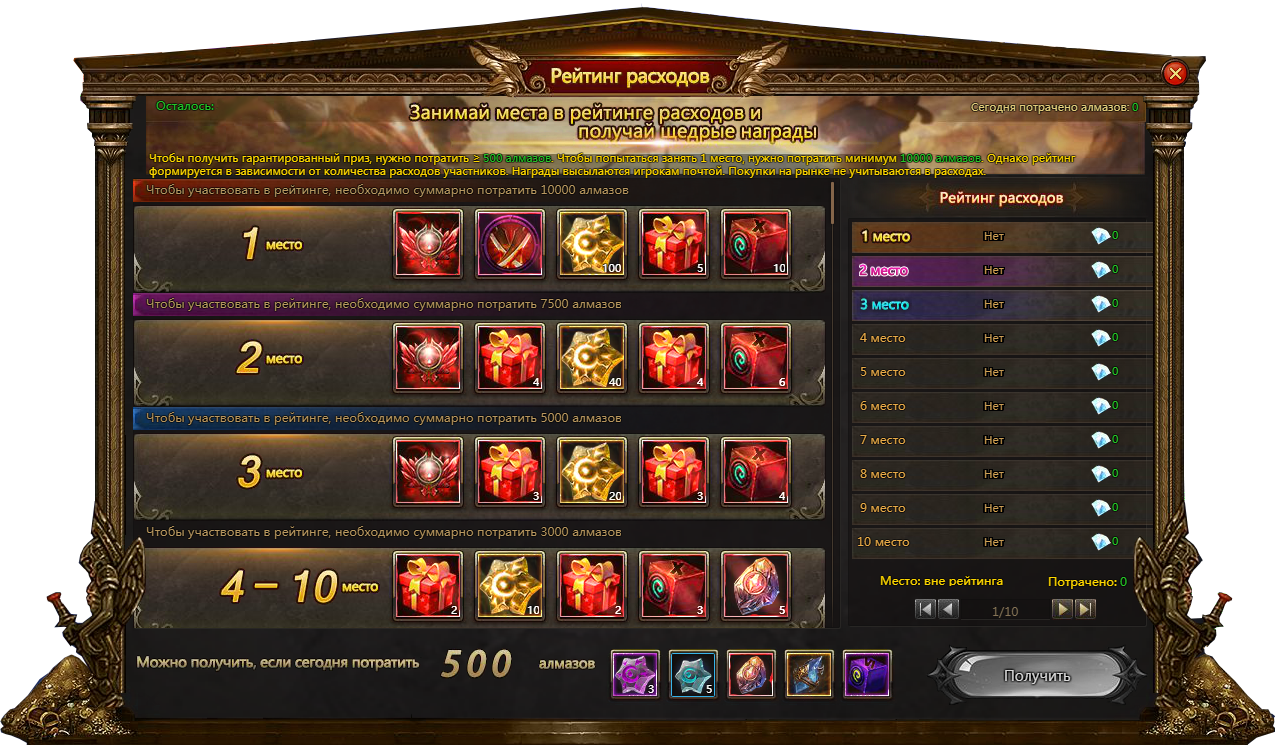Inspect the gold star reward with 20
This screenshot has width=1275, height=745.
[x=592, y=471]
